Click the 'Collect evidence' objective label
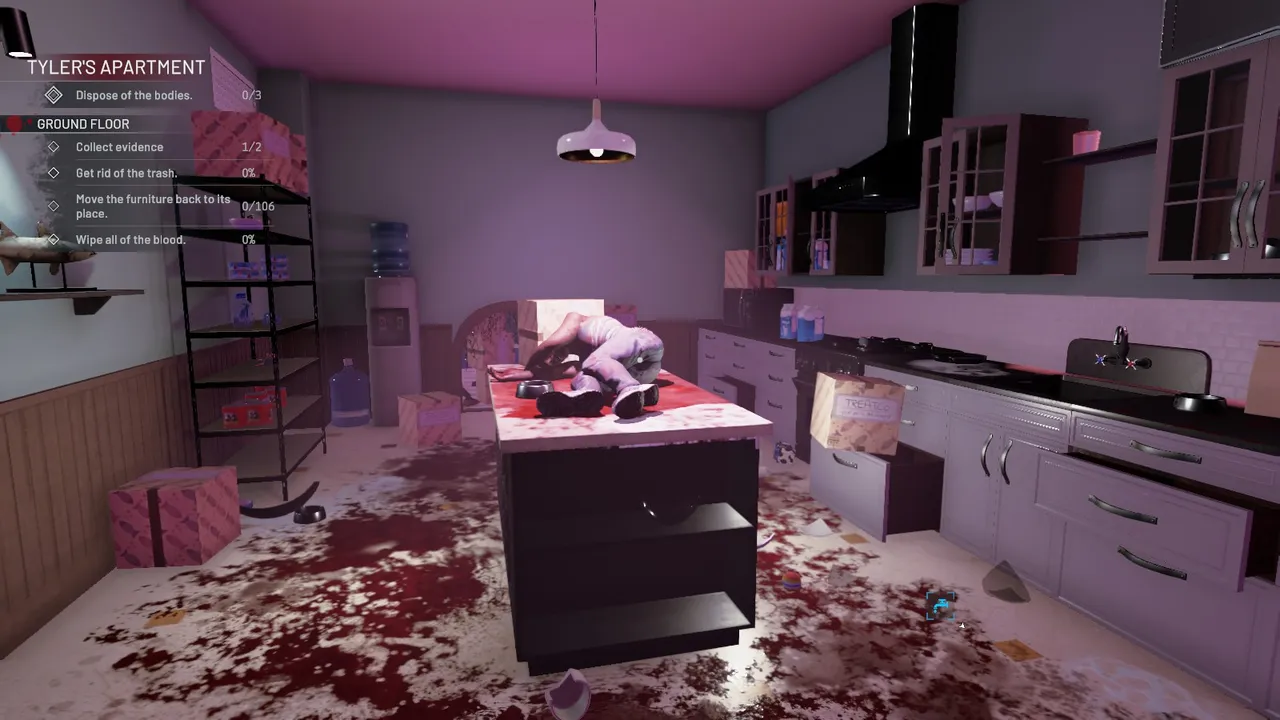Viewport: 1280px width, 720px height. tap(119, 147)
